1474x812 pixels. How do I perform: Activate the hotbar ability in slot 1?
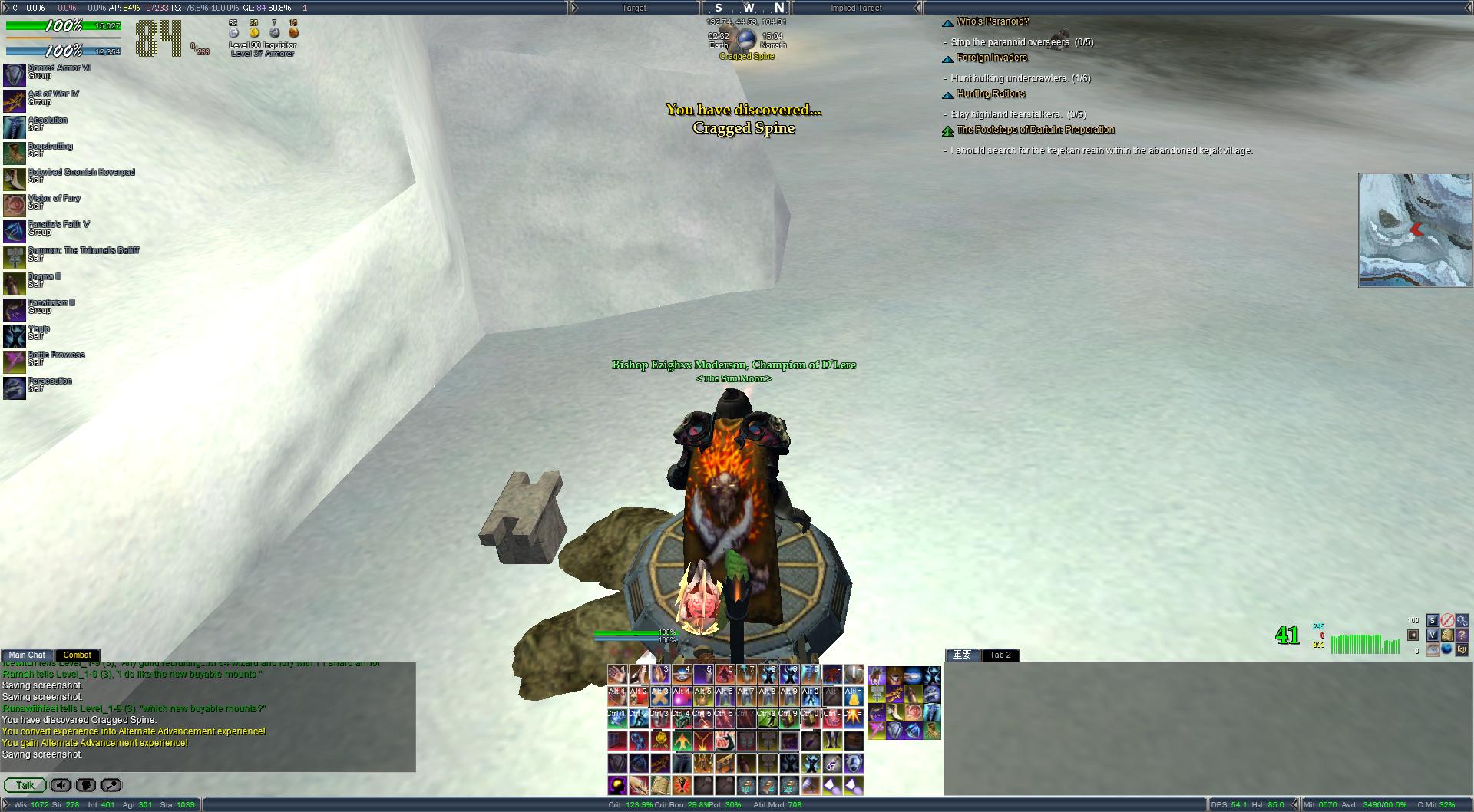(x=617, y=675)
